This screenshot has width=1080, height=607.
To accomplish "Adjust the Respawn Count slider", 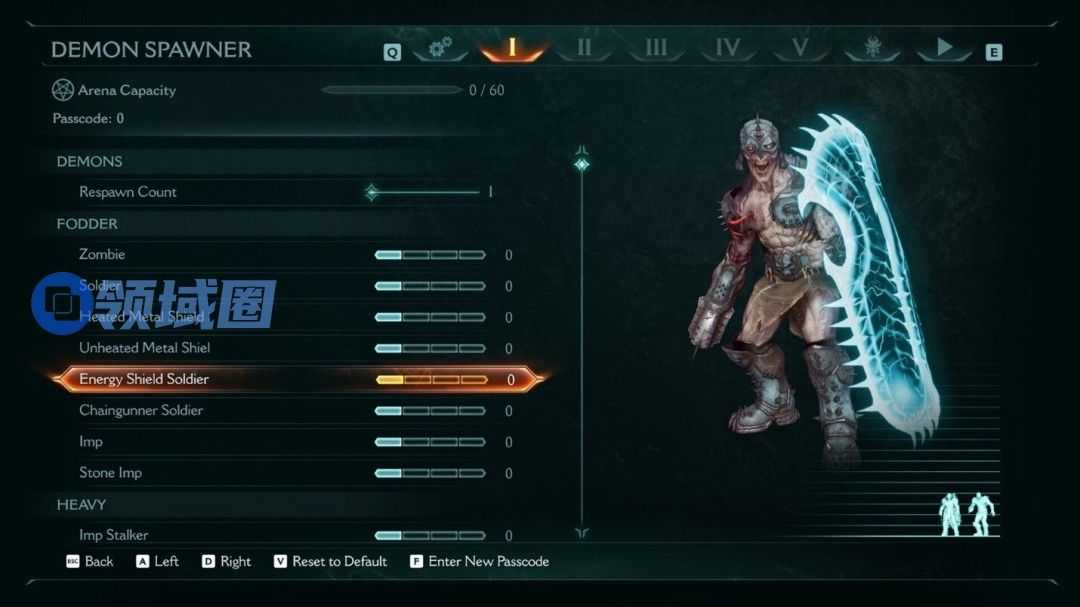I will pos(425,192).
